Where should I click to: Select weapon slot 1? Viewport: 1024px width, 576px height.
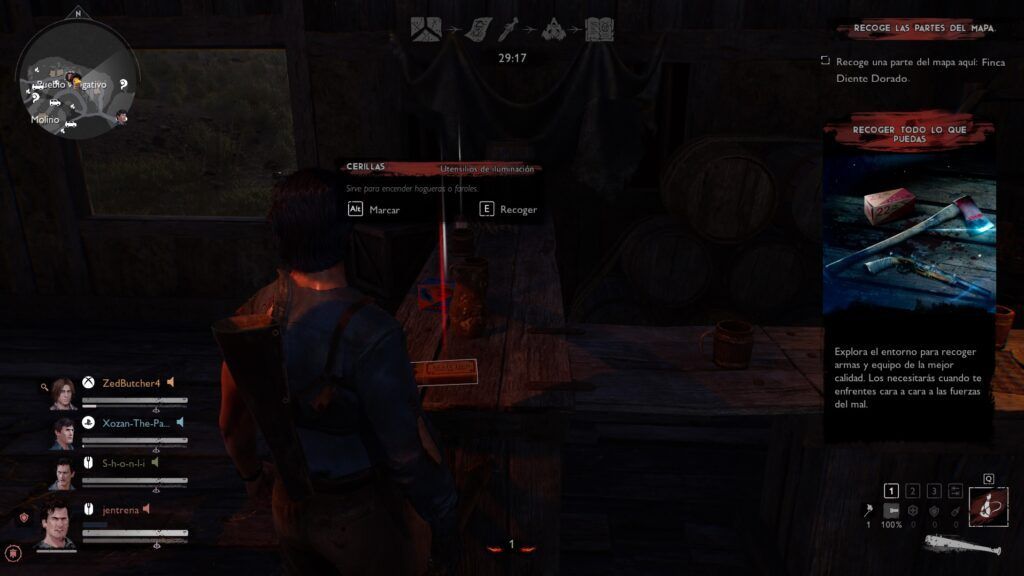[x=892, y=490]
